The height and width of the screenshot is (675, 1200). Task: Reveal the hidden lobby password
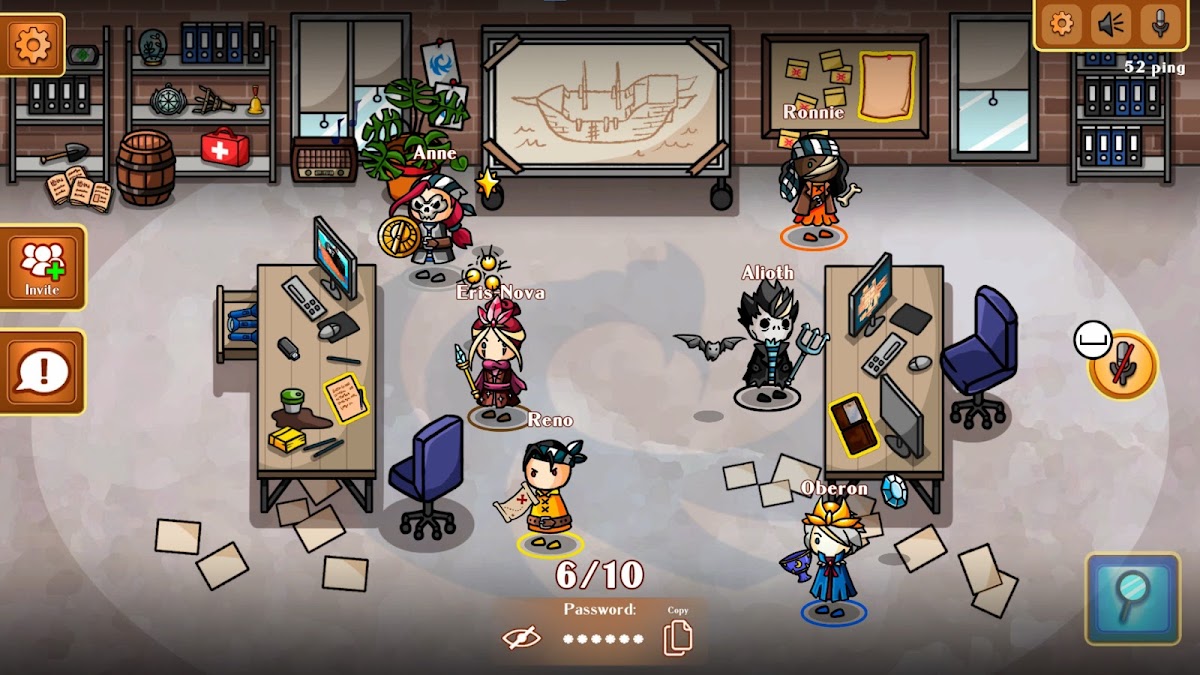521,638
